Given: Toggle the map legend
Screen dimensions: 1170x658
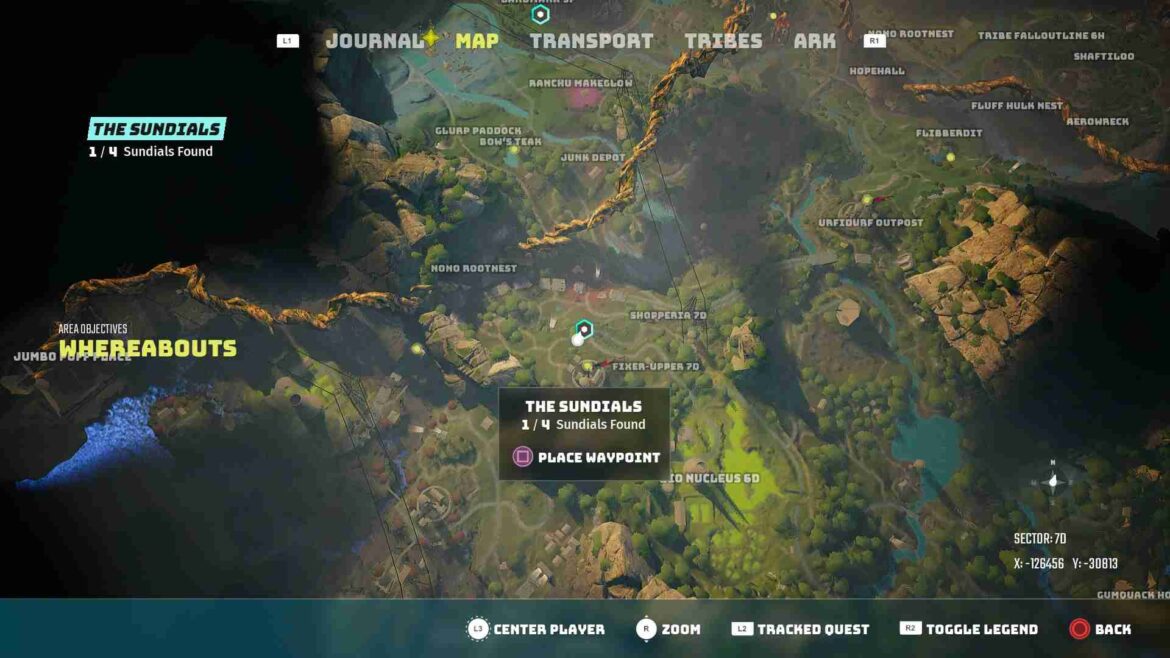Looking at the screenshot, I should 981,629.
